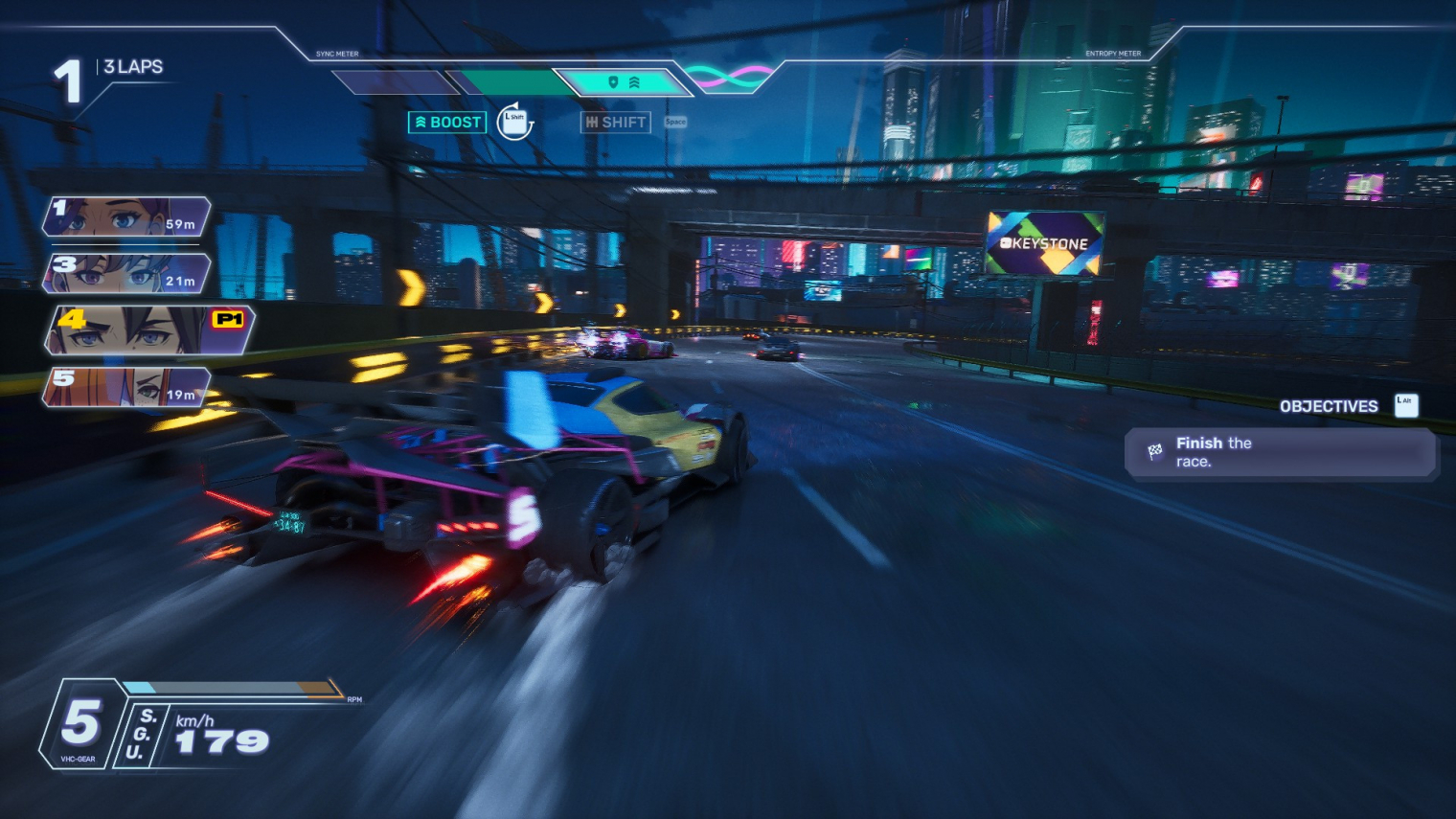Click the 'Finish the race' objective entry

pos(1280,452)
